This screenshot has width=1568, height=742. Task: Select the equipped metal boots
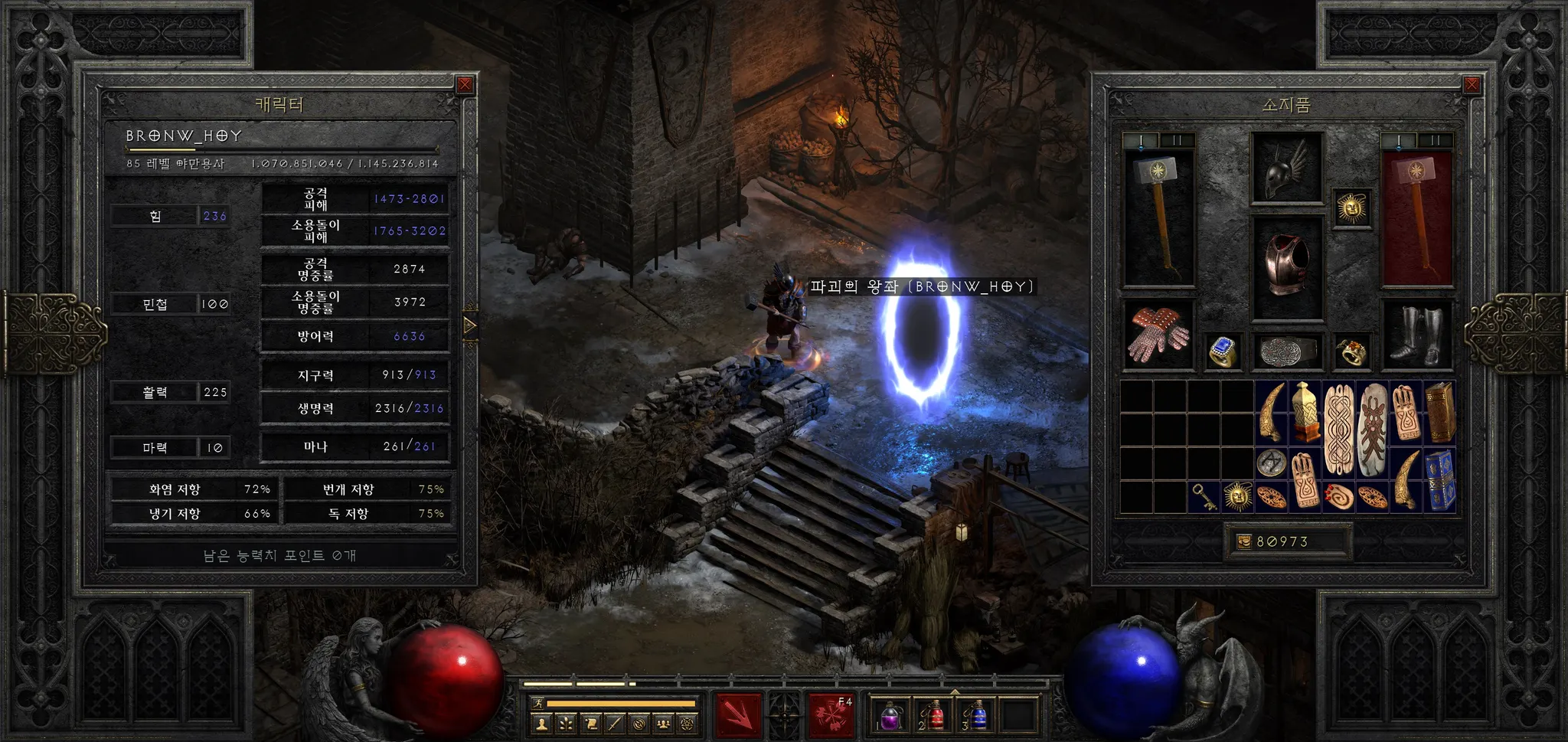pyautogui.click(x=1416, y=335)
